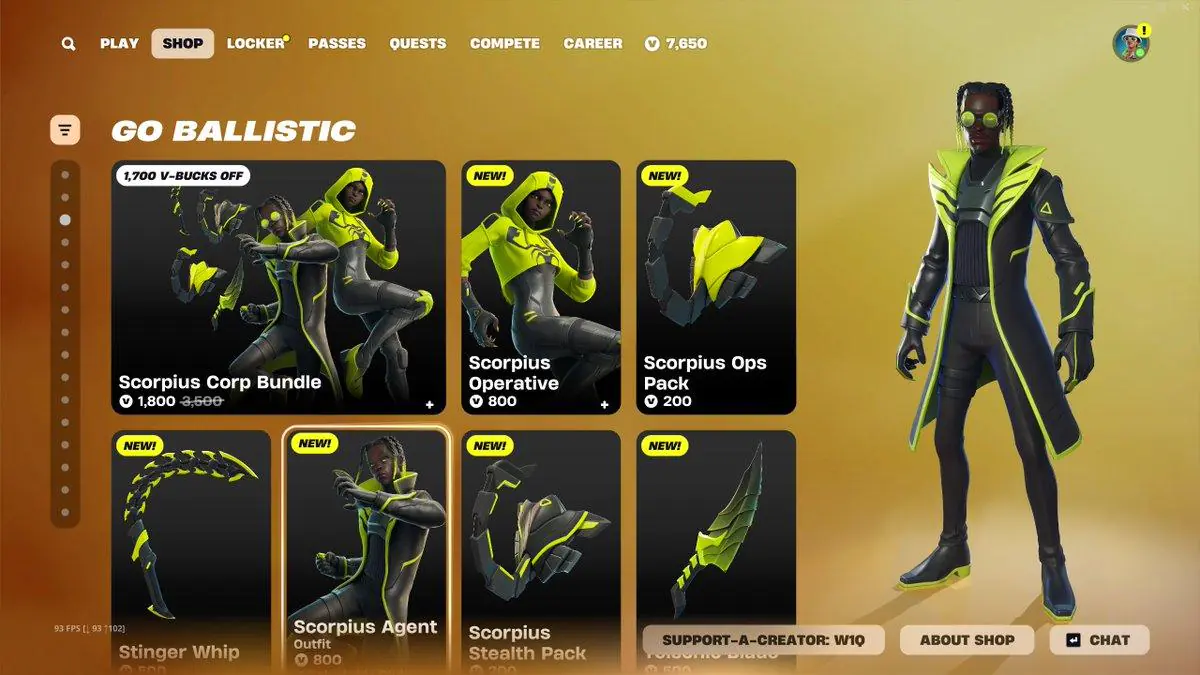This screenshot has width=1200, height=675.
Task: Click the About Shop button
Action: (967, 640)
